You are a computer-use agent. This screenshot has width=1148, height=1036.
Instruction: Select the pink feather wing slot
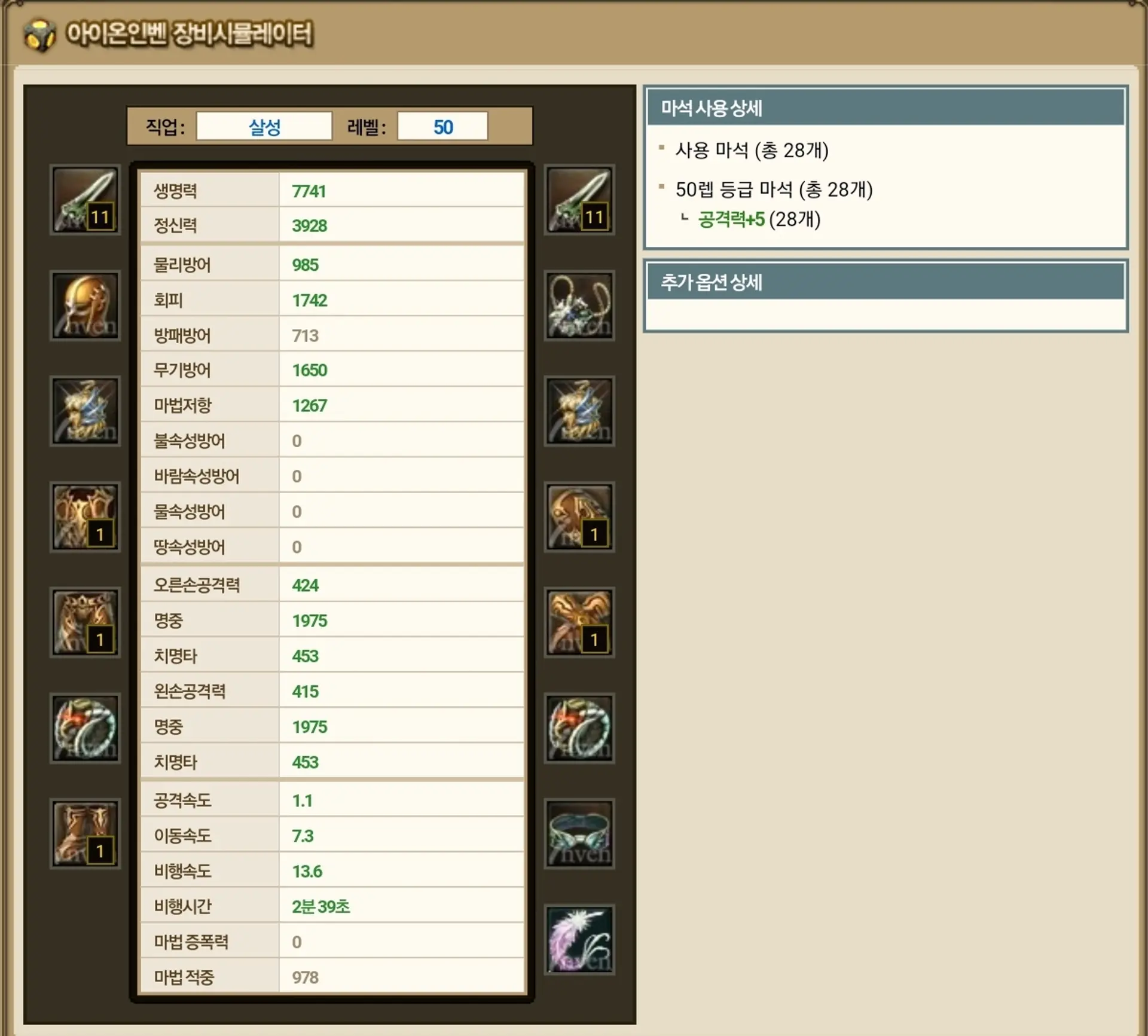click(x=579, y=940)
